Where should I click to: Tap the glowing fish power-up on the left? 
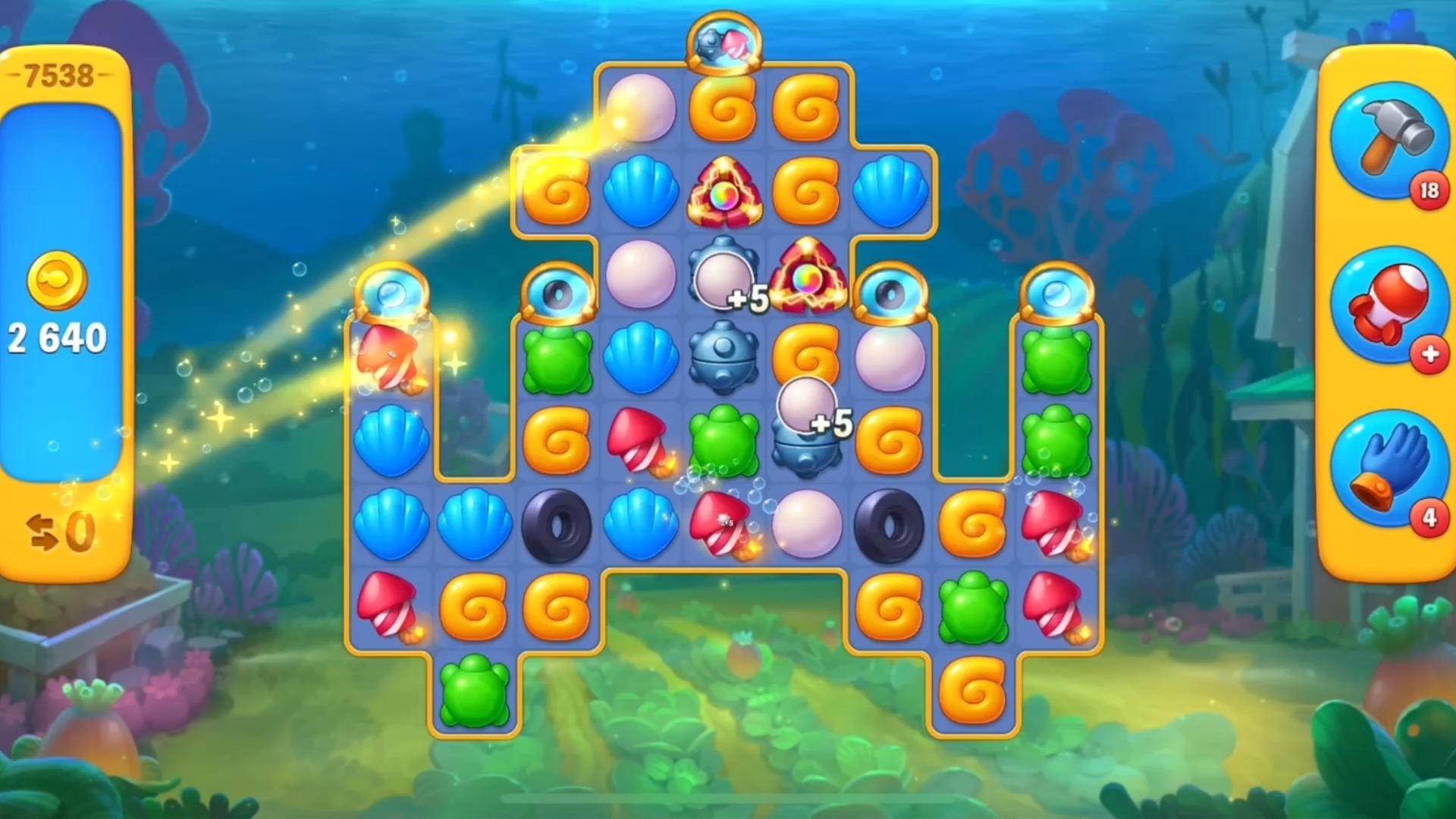click(x=391, y=356)
